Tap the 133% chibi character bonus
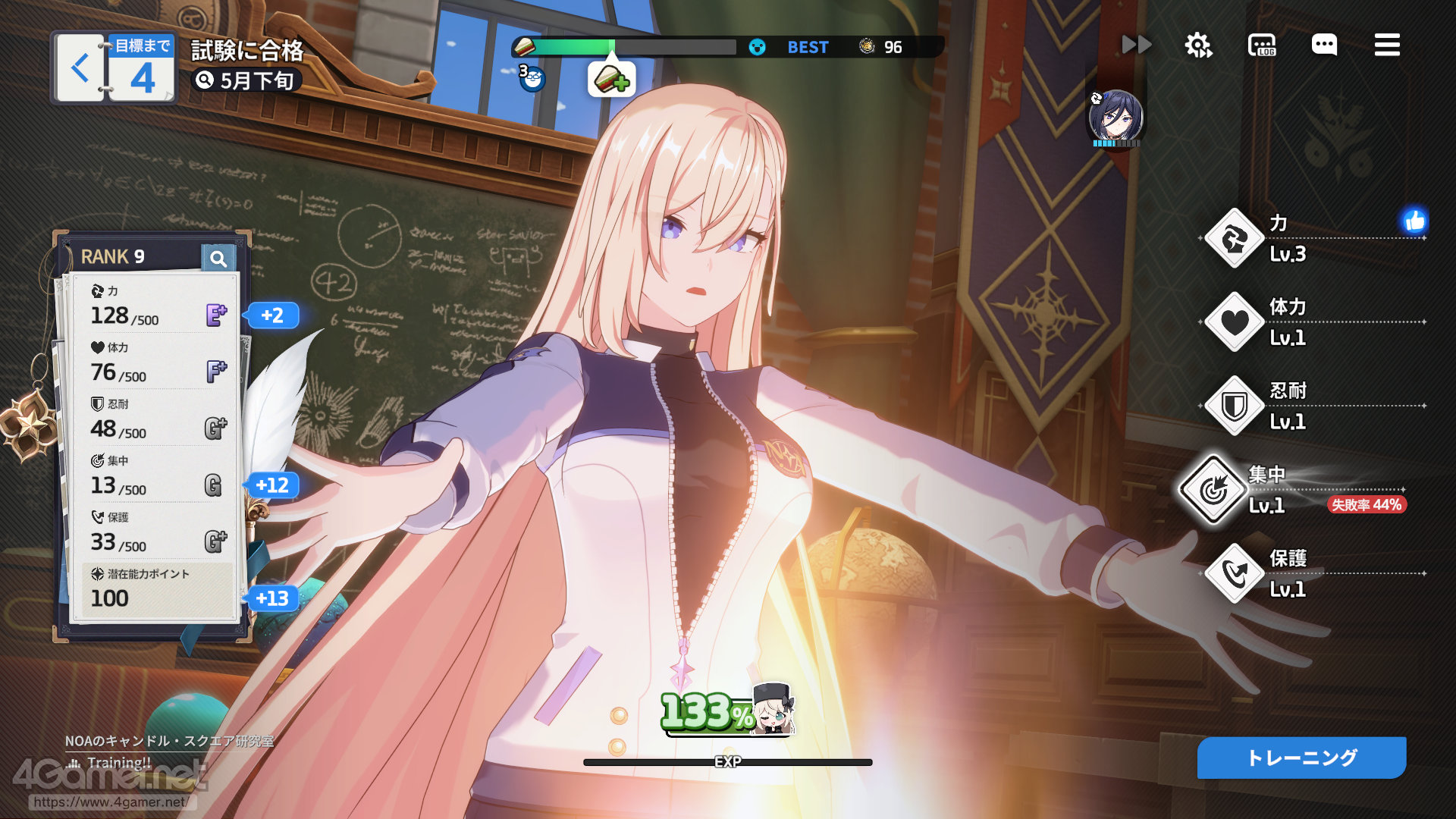This screenshot has height=819, width=1456. (728, 711)
